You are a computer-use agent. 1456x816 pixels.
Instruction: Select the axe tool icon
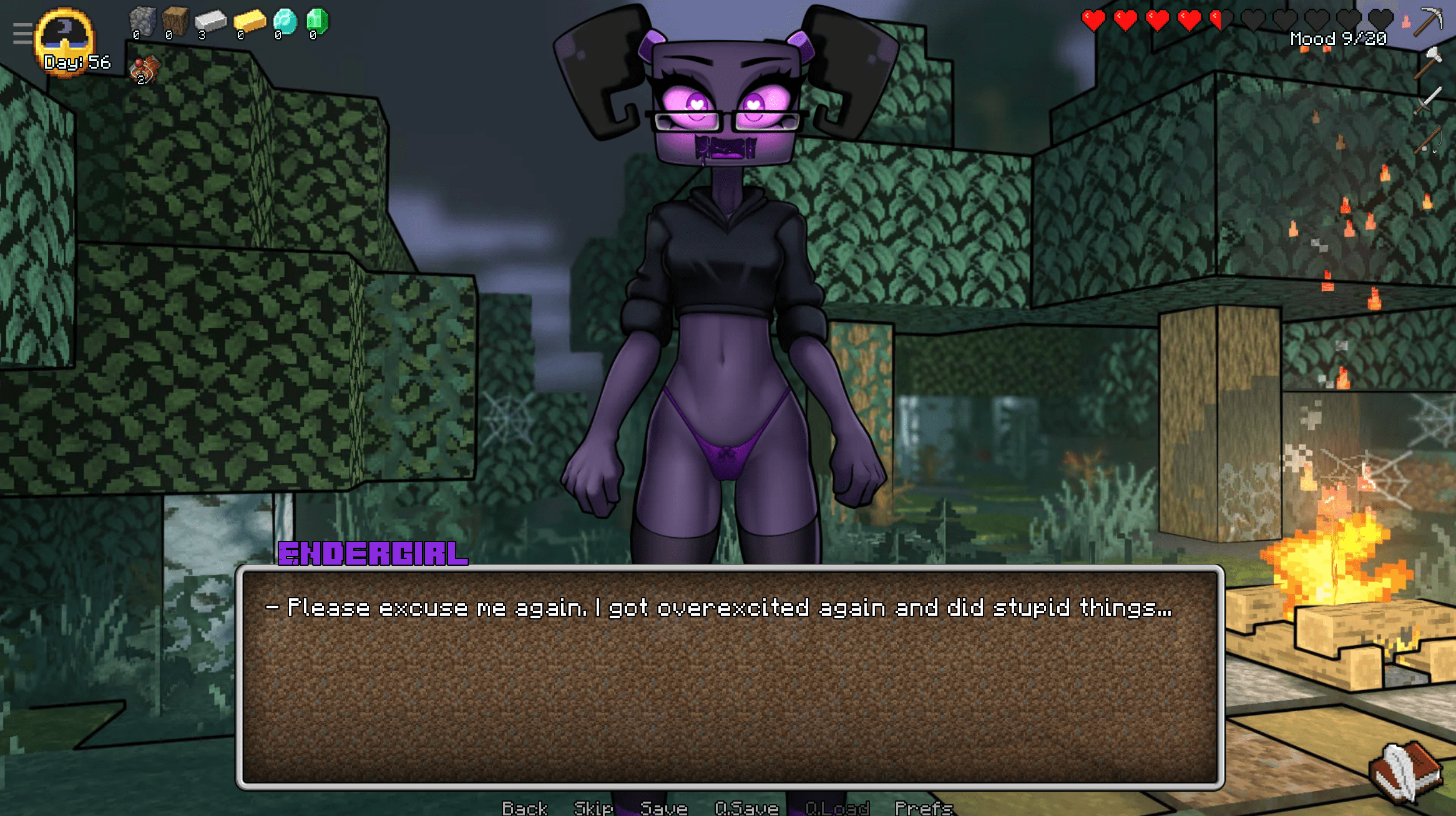1428,61
